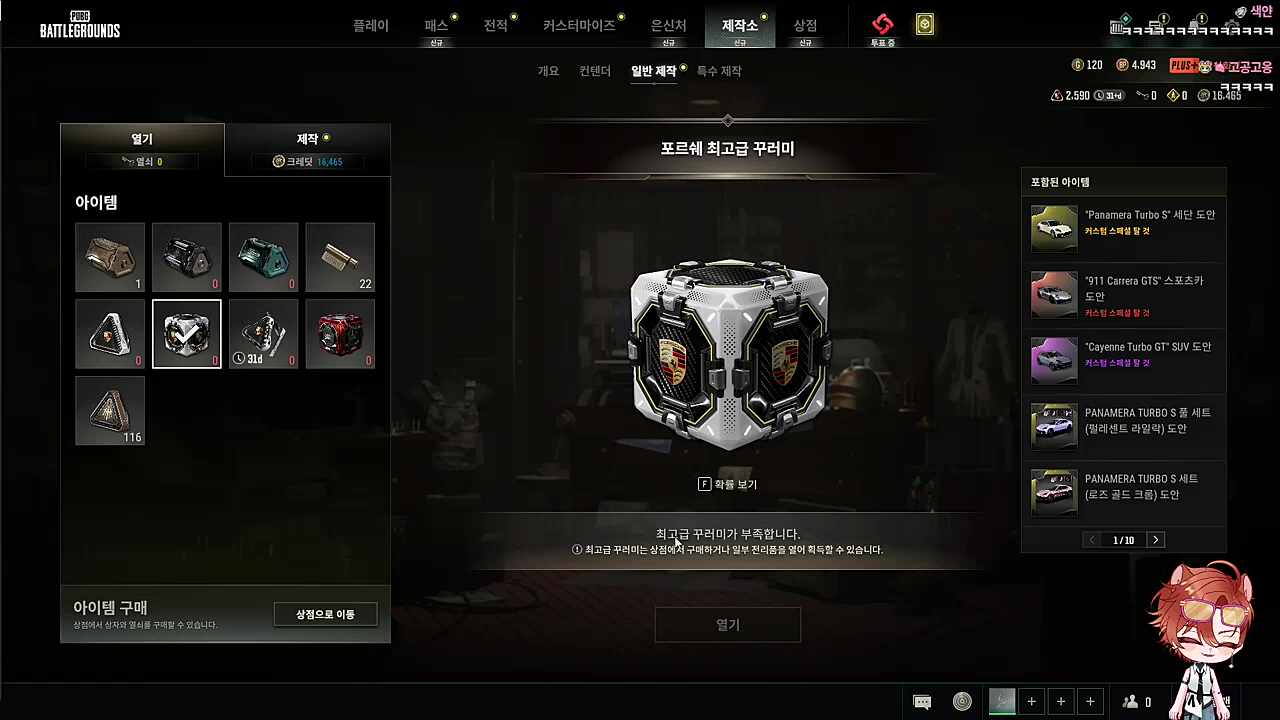Select the 은신처 menu
The height and width of the screenshot is (720, 1280).
[x=668, y=26]
